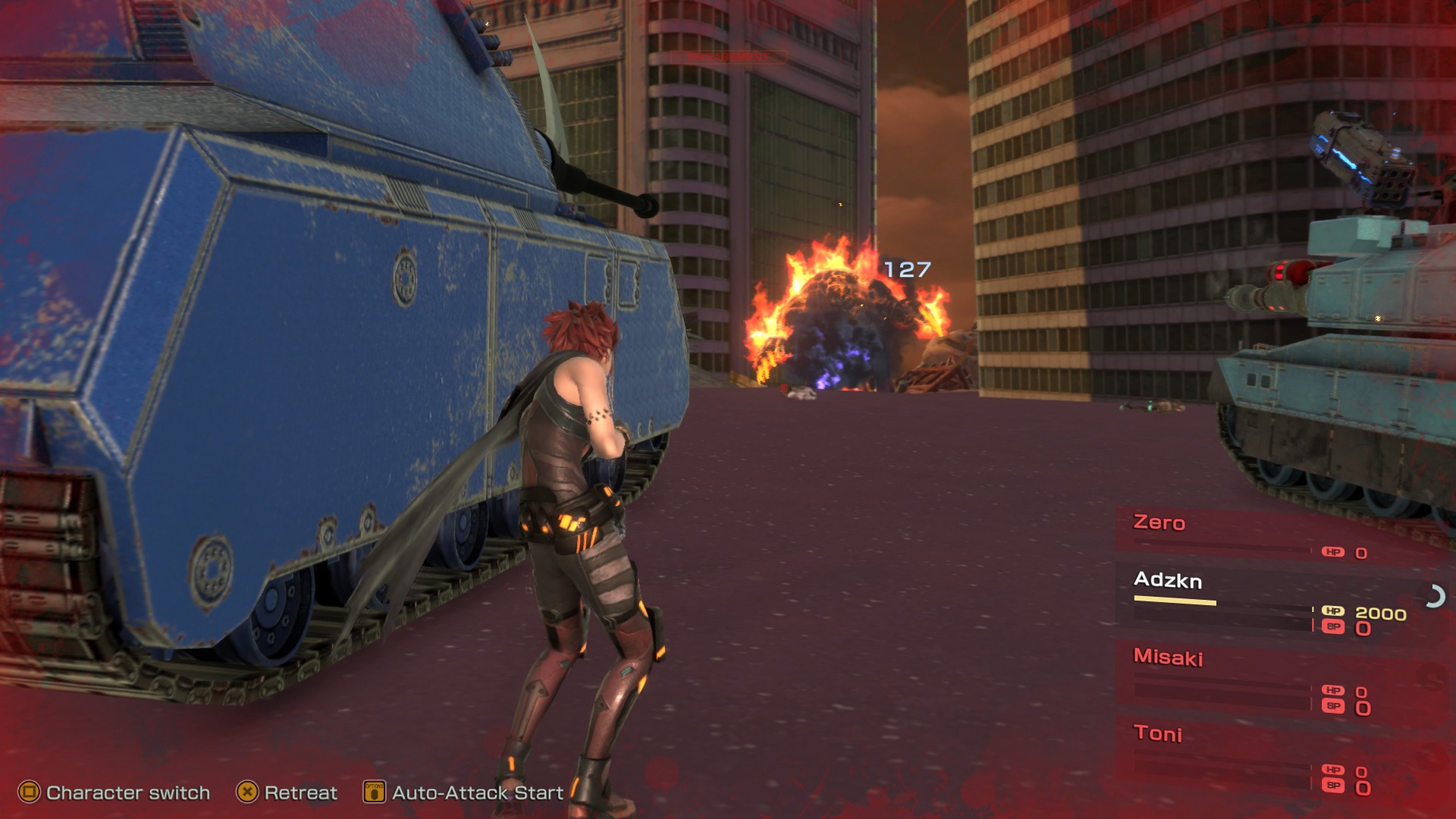The width and height of the screenshot is (1456, 819).
Task: Select Zero from the party list
Action: 1159,522
